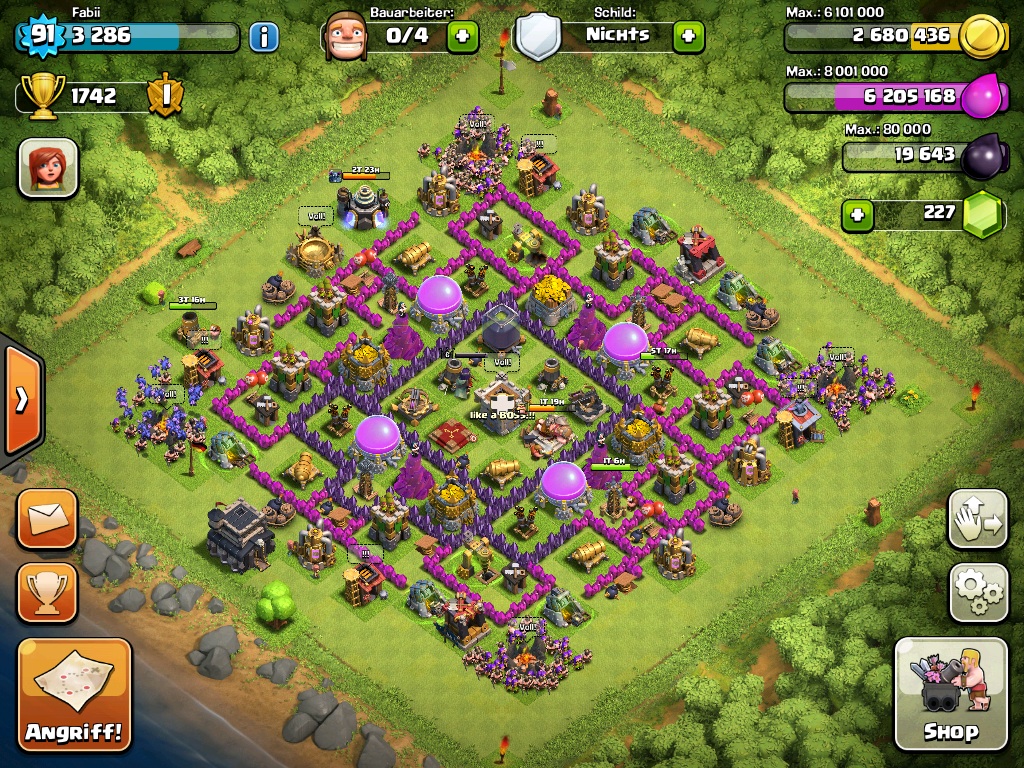
Task: Show the trophy leaderboard button
Action: [47, 593]
